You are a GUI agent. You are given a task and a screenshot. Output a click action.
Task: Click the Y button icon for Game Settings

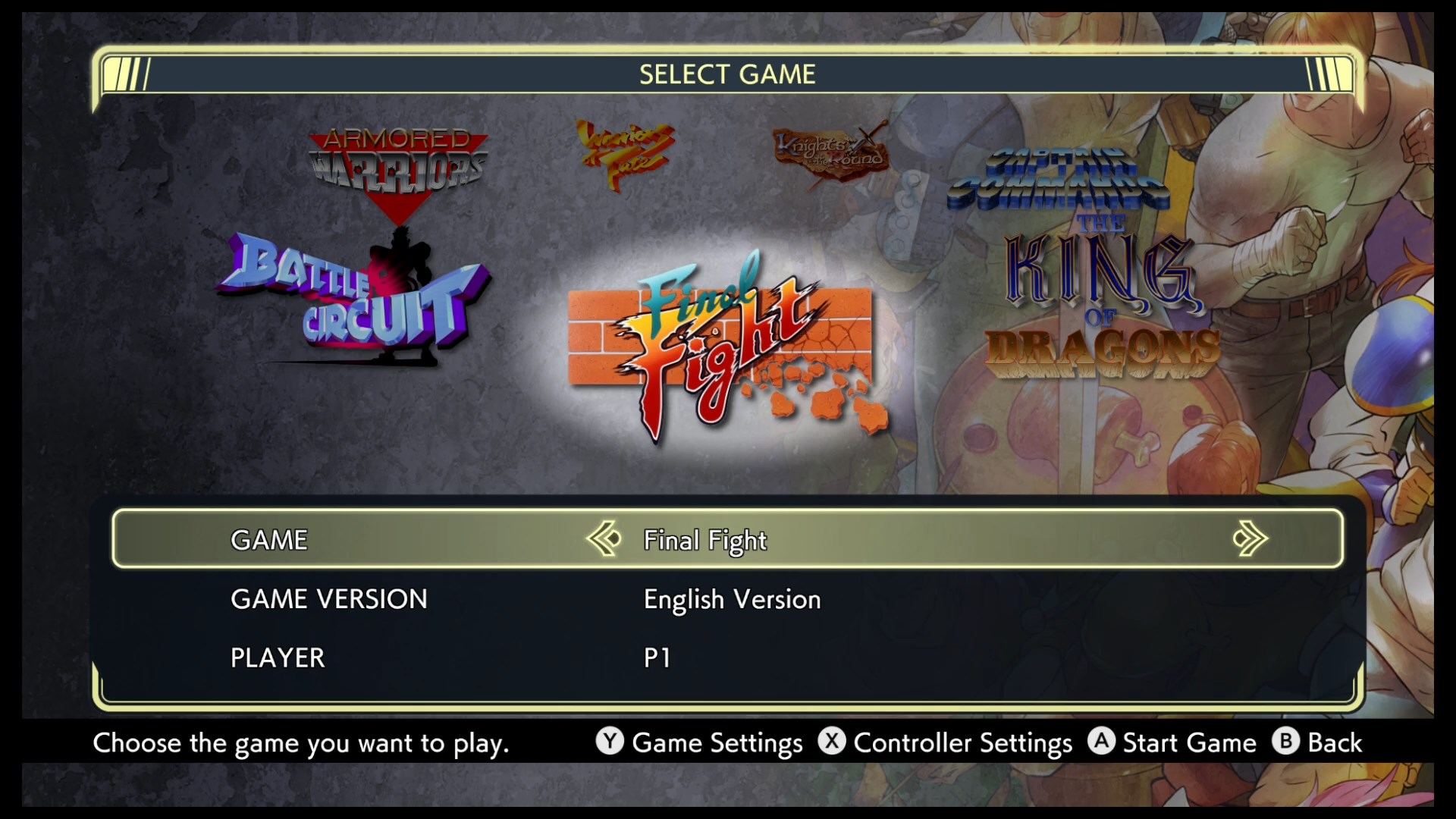(x=608, y=743)
